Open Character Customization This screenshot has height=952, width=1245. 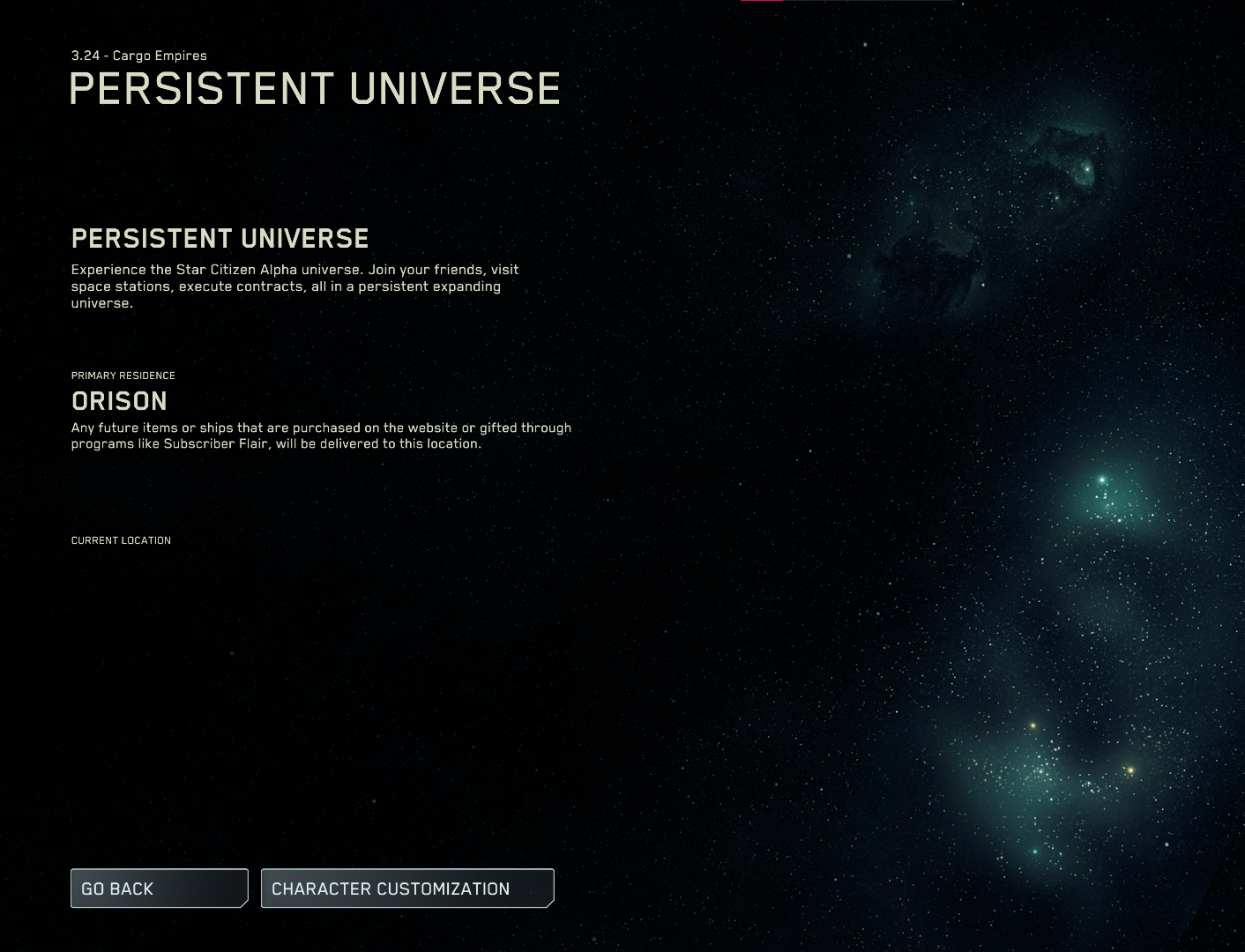[407, 889]
